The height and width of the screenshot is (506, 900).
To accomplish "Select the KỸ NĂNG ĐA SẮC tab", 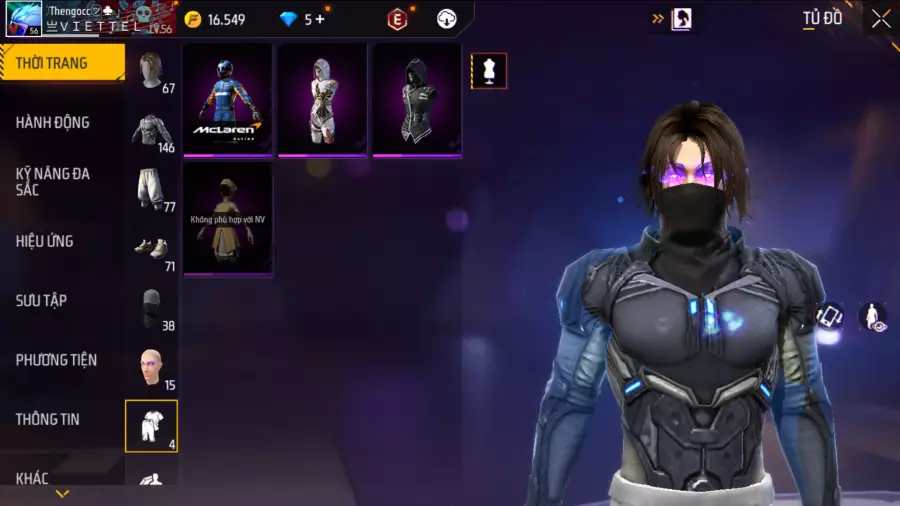I will [53, 181].
